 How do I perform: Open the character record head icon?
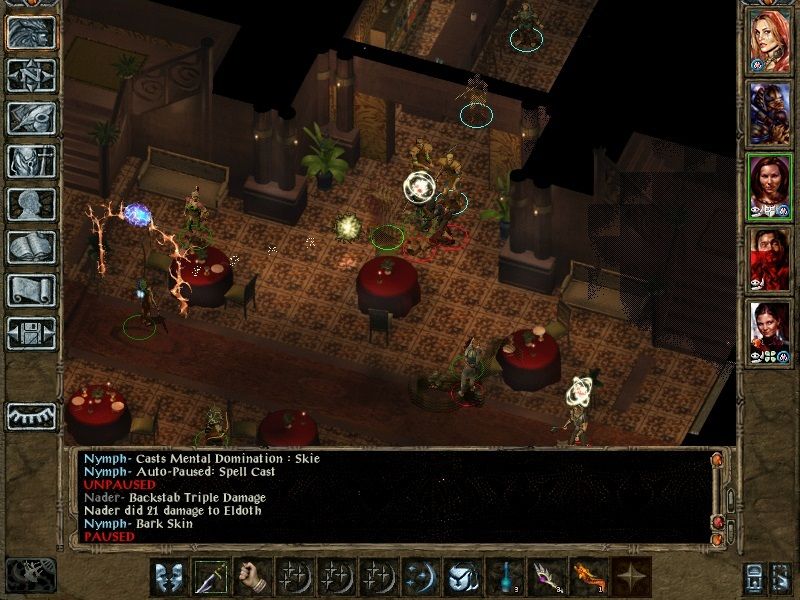pyautogui.click(x=31, y=204)
